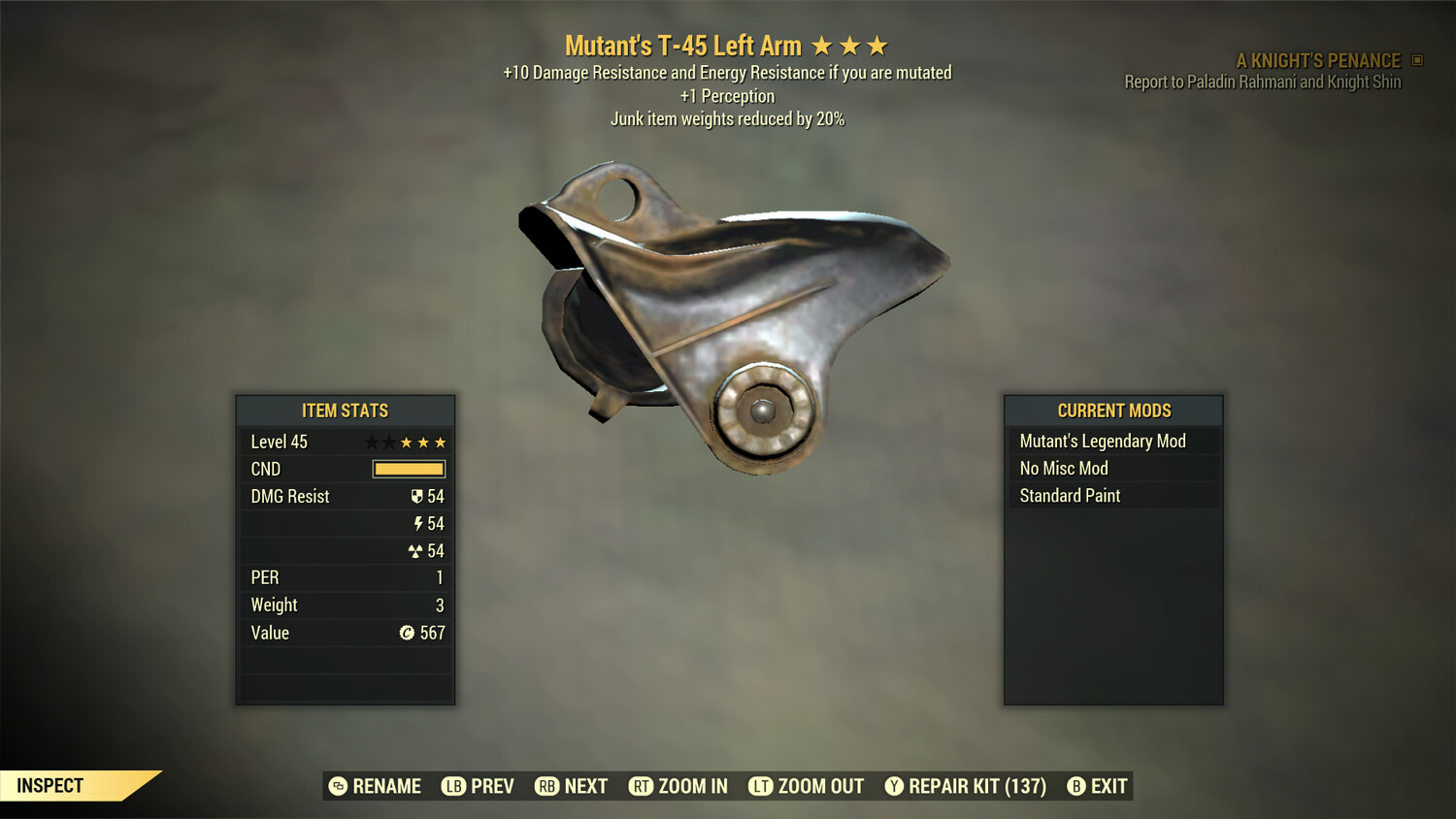Open the Current Mods panel header
The image size is (1456, 819).
[x=1112, y=410]
